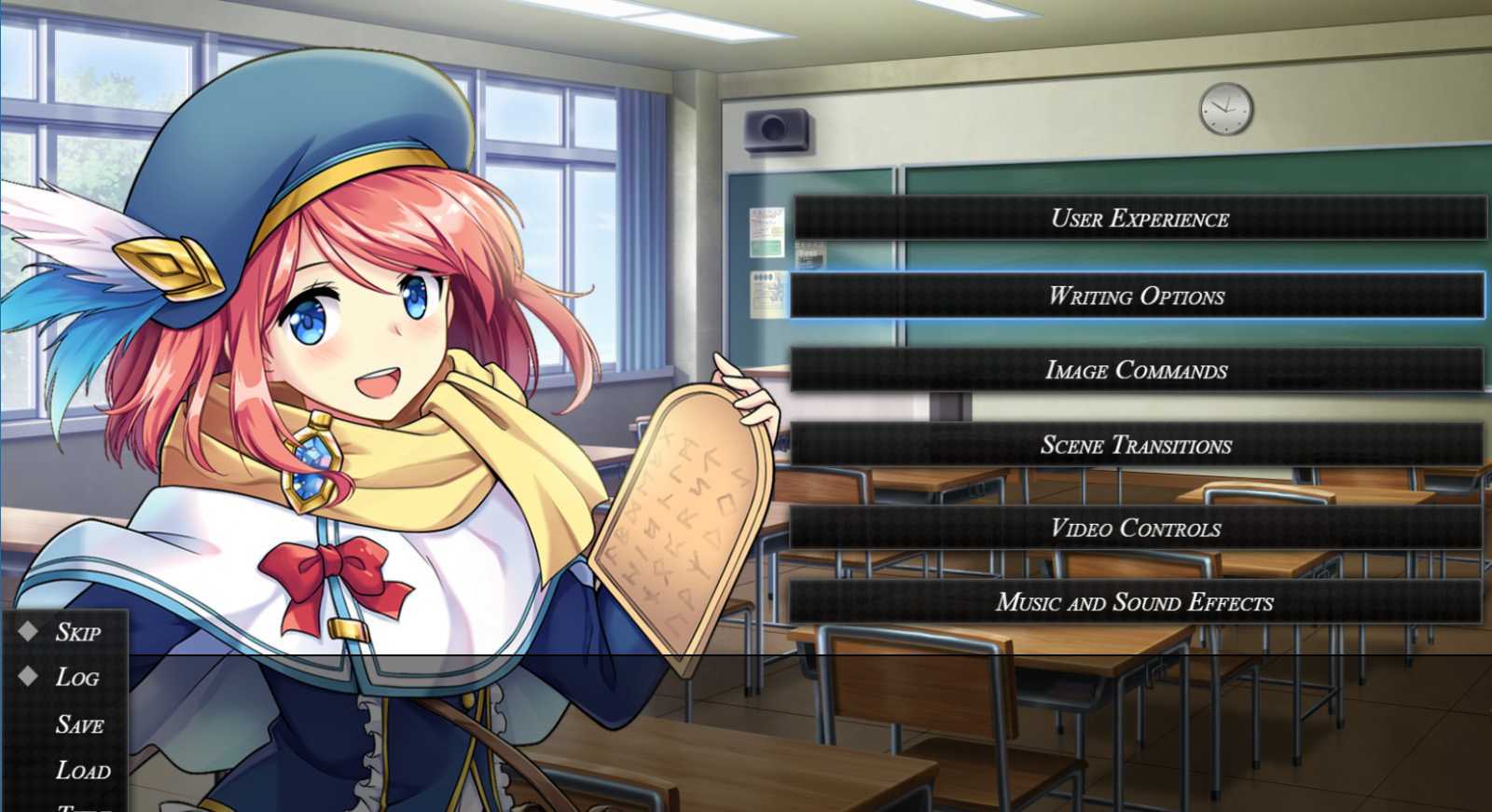The height and width of the screenshot is (812, 1492).
Task: Toggle the Skip button
Action: pos(76,632)
